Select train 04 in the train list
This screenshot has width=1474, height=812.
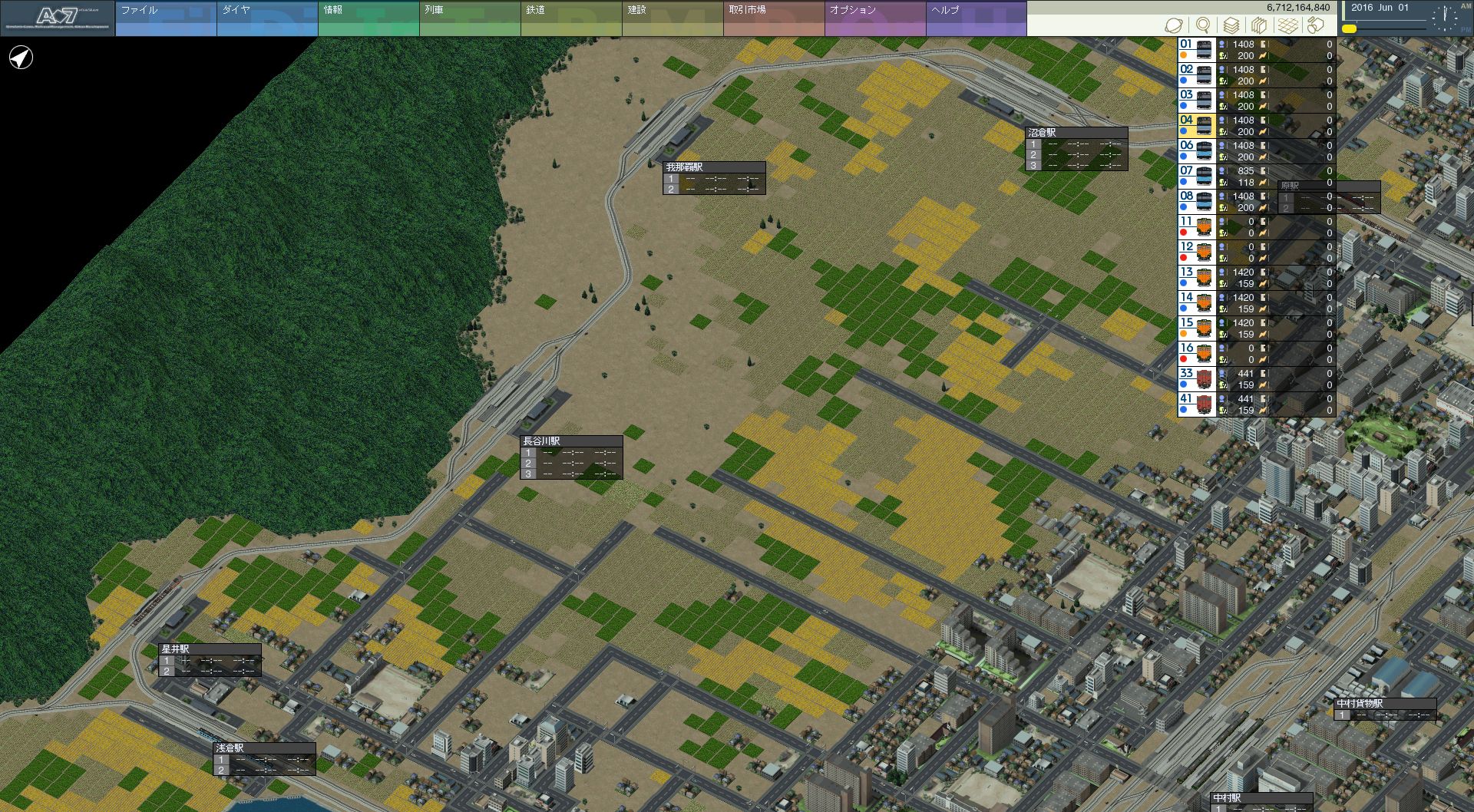[1195, 126]
